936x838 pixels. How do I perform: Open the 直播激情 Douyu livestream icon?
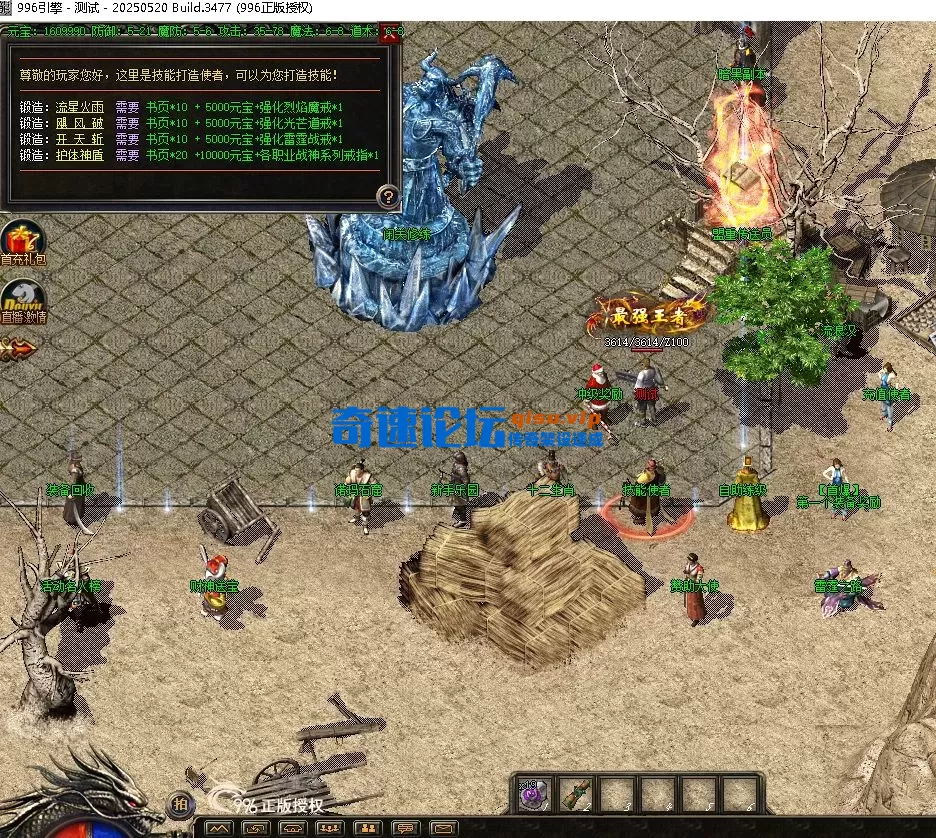[x=22, y=300]
